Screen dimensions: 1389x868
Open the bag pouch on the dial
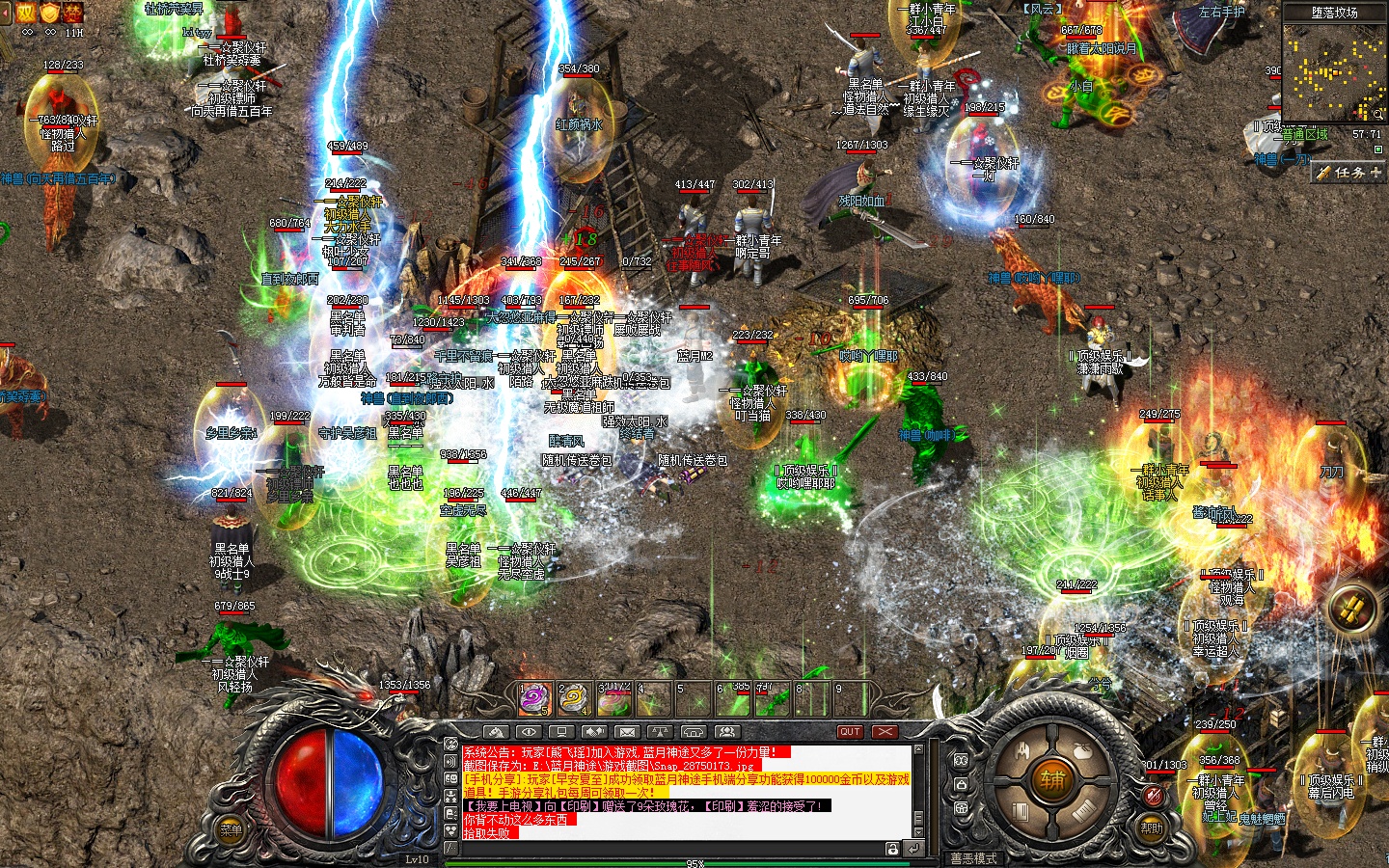click(x=1081, y=749)
